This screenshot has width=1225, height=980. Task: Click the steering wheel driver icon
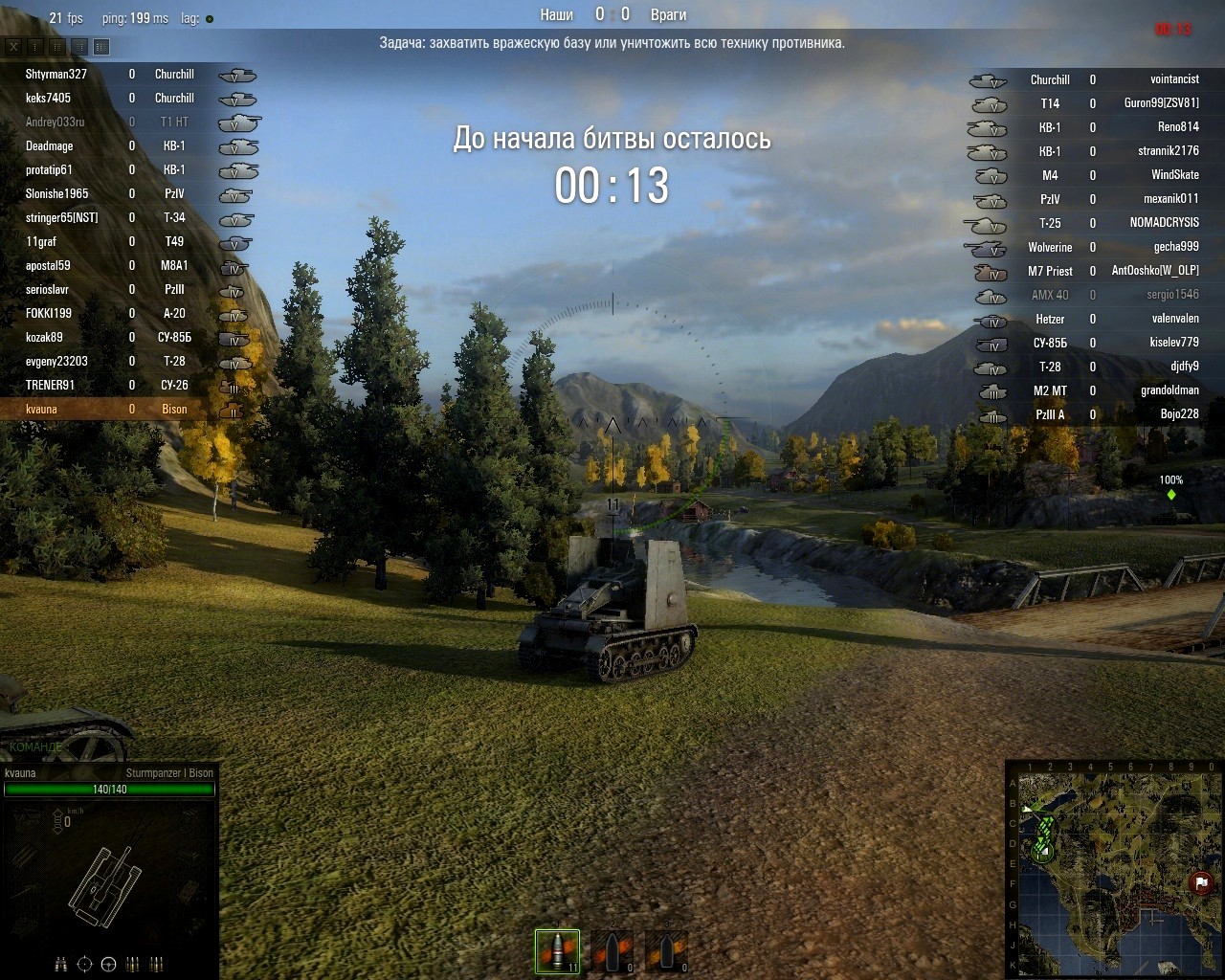[x=108, y=964]
